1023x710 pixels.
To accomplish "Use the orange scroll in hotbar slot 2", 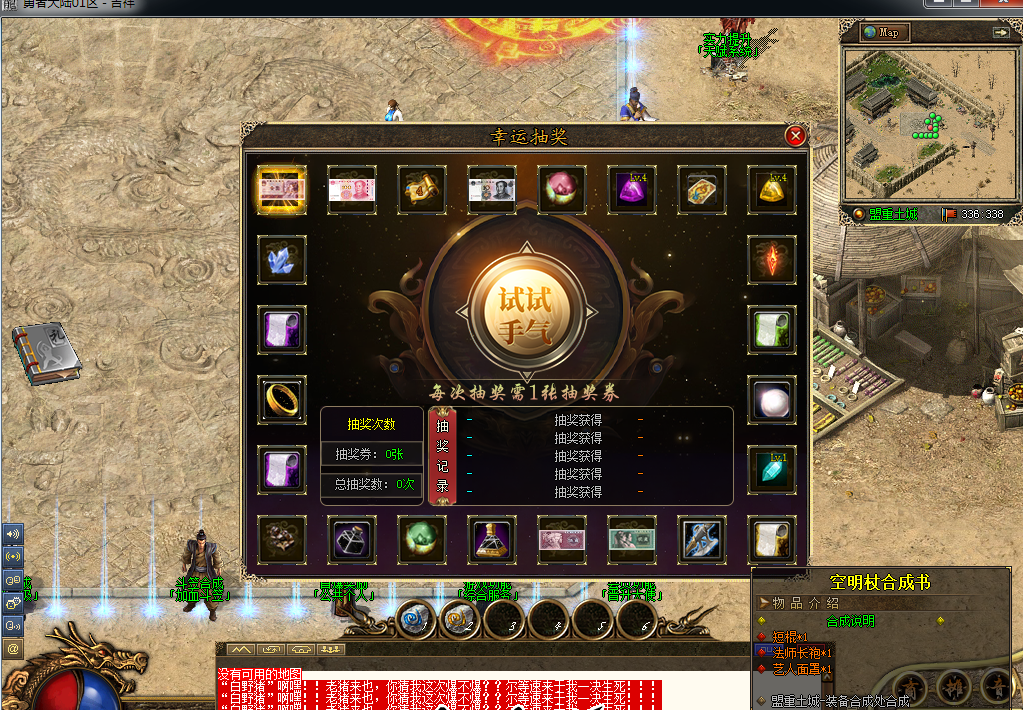I will coord(458,621).
